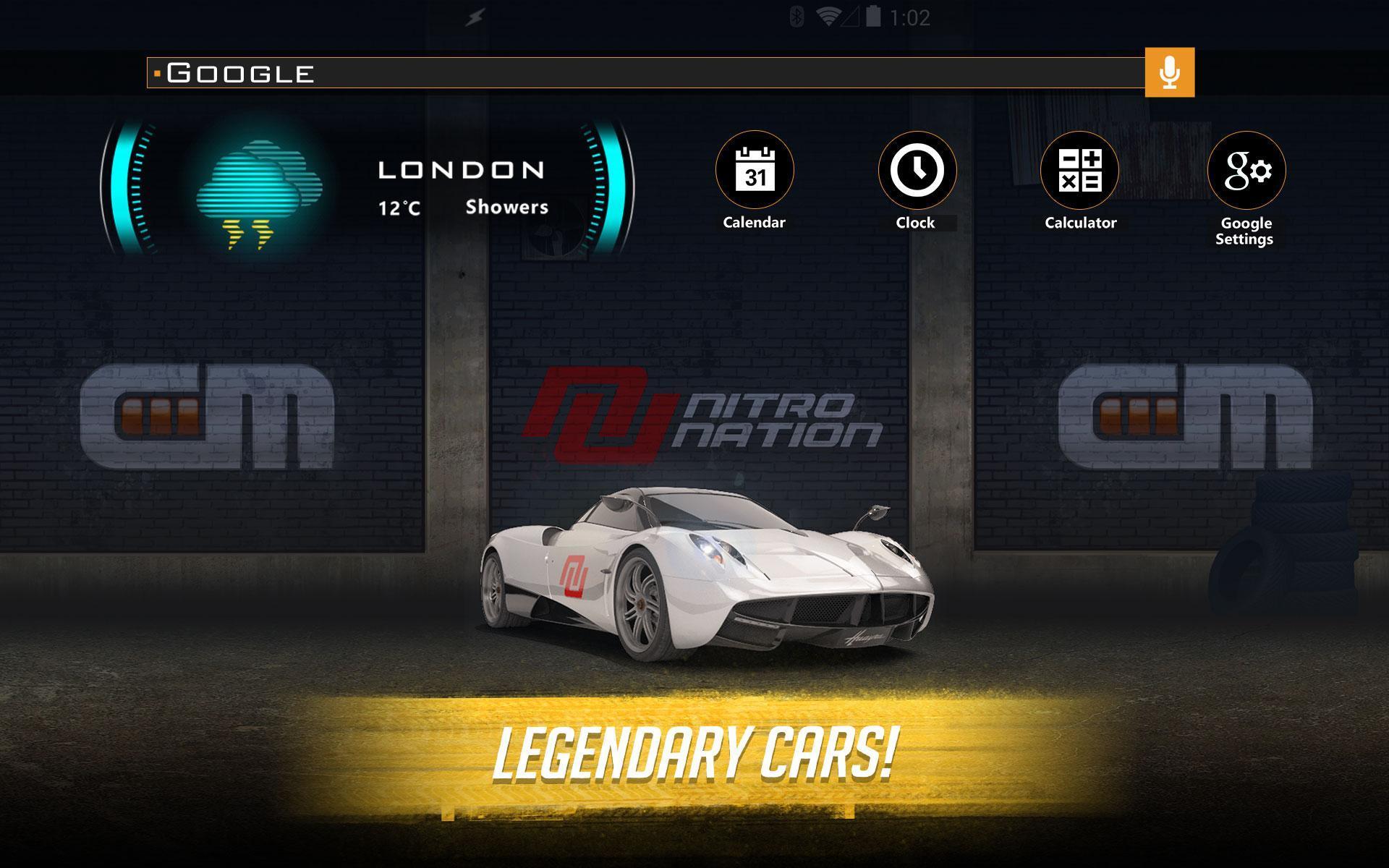
Task: Open the London weather widget
Action: (x=368, y=188)
